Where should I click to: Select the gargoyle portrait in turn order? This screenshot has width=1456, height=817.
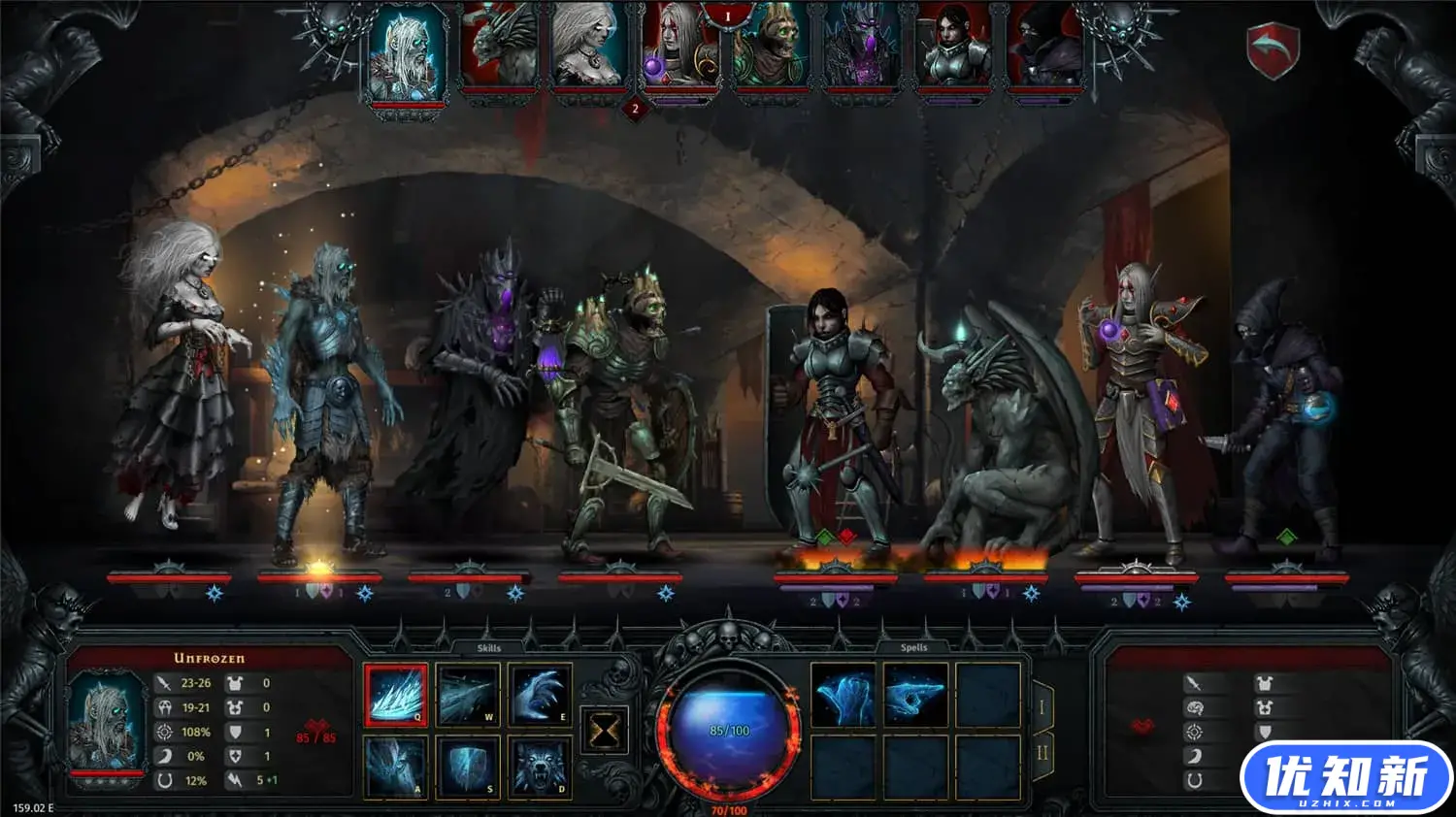click(x=498, y=49)
